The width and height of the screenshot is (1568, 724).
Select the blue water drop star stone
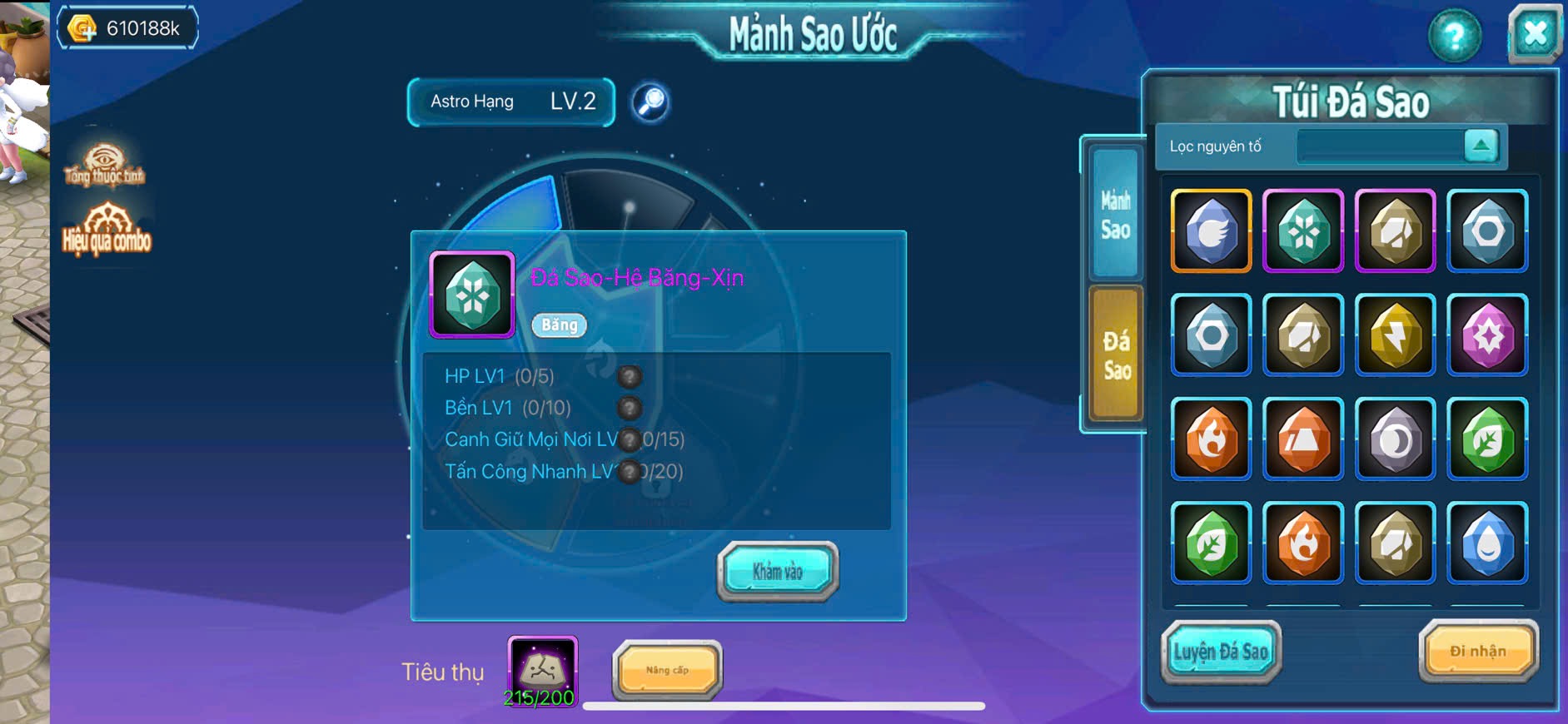pyautogui.click(x=1487, y=543)
